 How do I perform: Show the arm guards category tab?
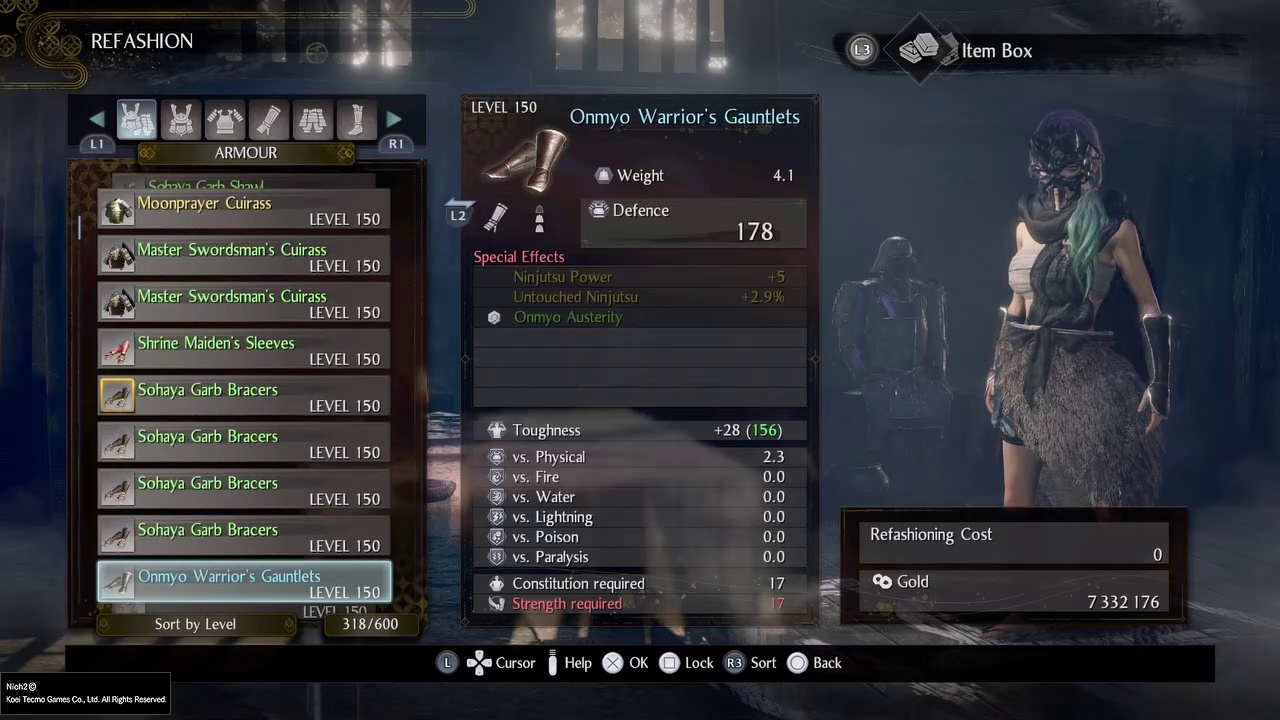269,120
